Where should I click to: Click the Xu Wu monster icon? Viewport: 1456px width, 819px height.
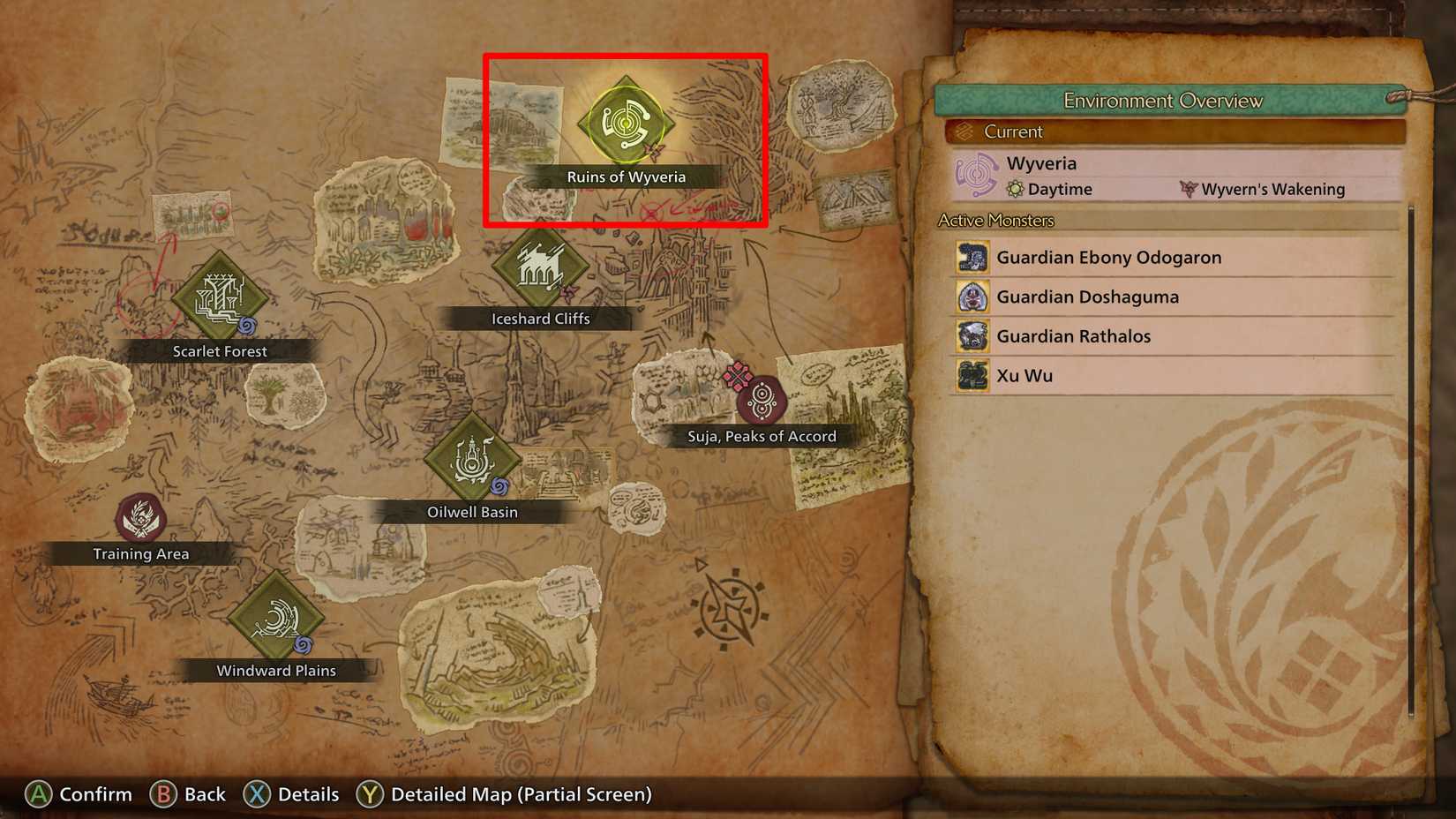pyautogui.click(x=973, y=375)
